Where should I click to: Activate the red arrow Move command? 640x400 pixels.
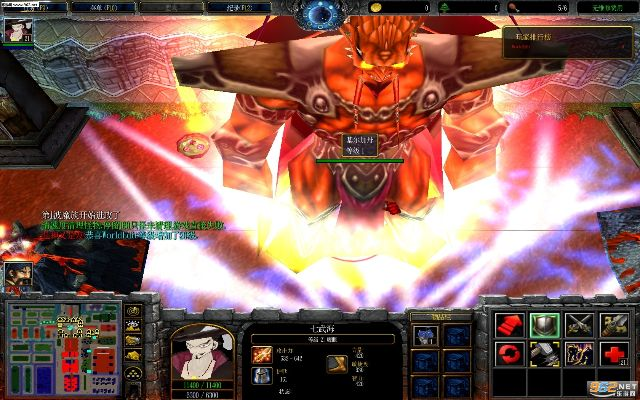tap(509, 323)
